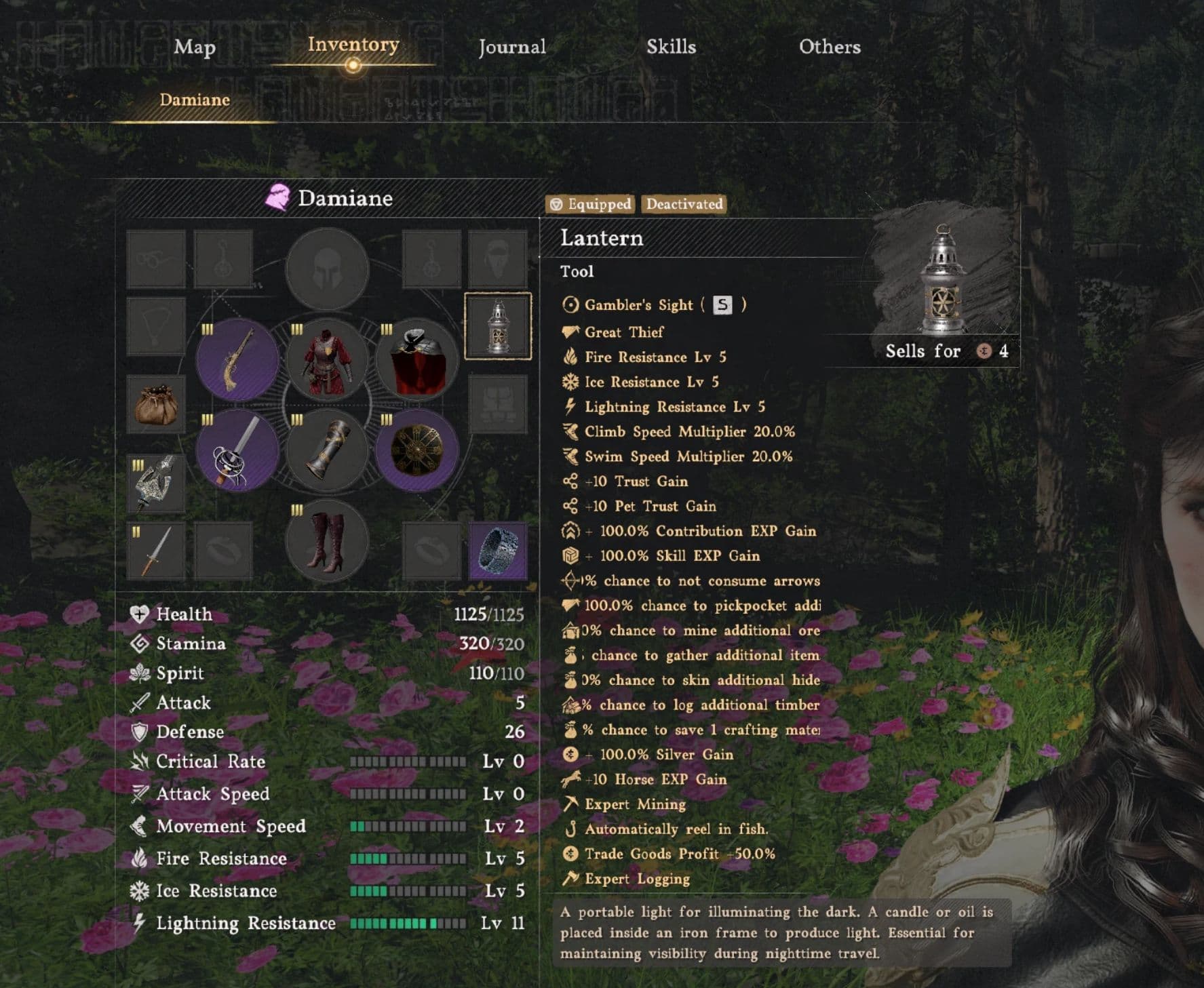The image size is (1204, 988).
Task: Open the brown leather pouch slot
Action: [156, 404]
